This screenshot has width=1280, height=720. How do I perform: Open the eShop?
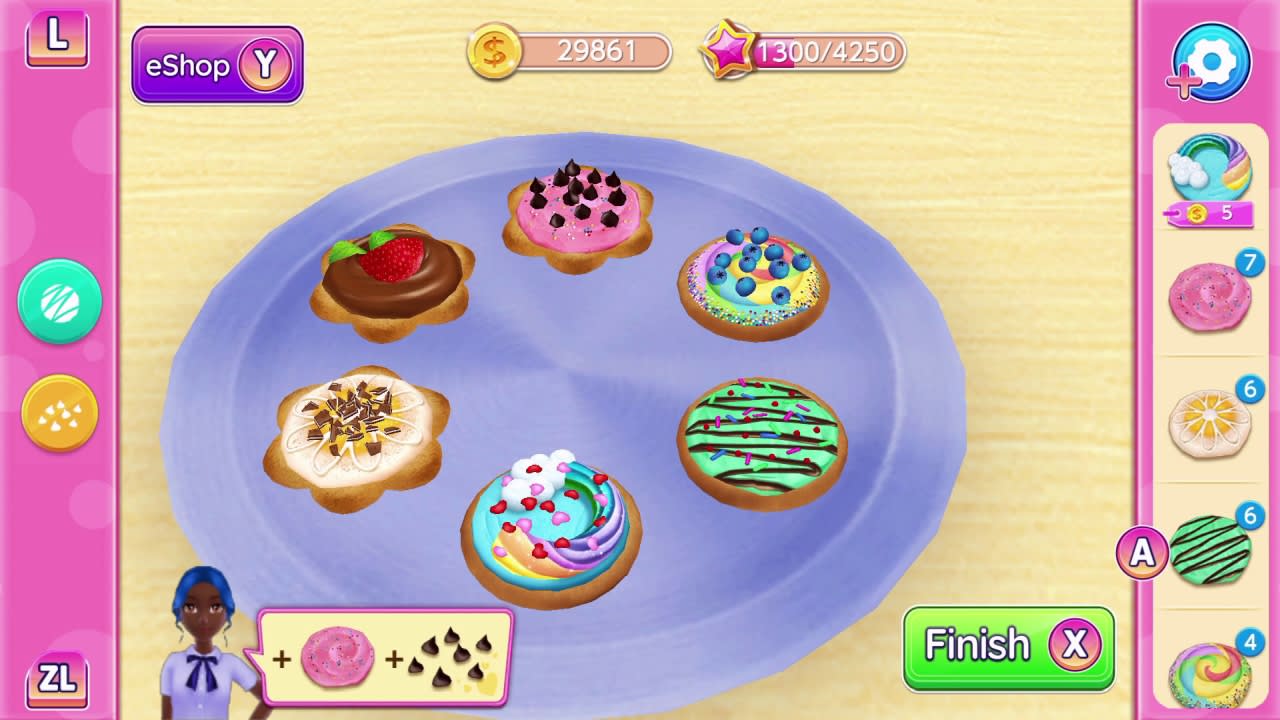[216, 64]
